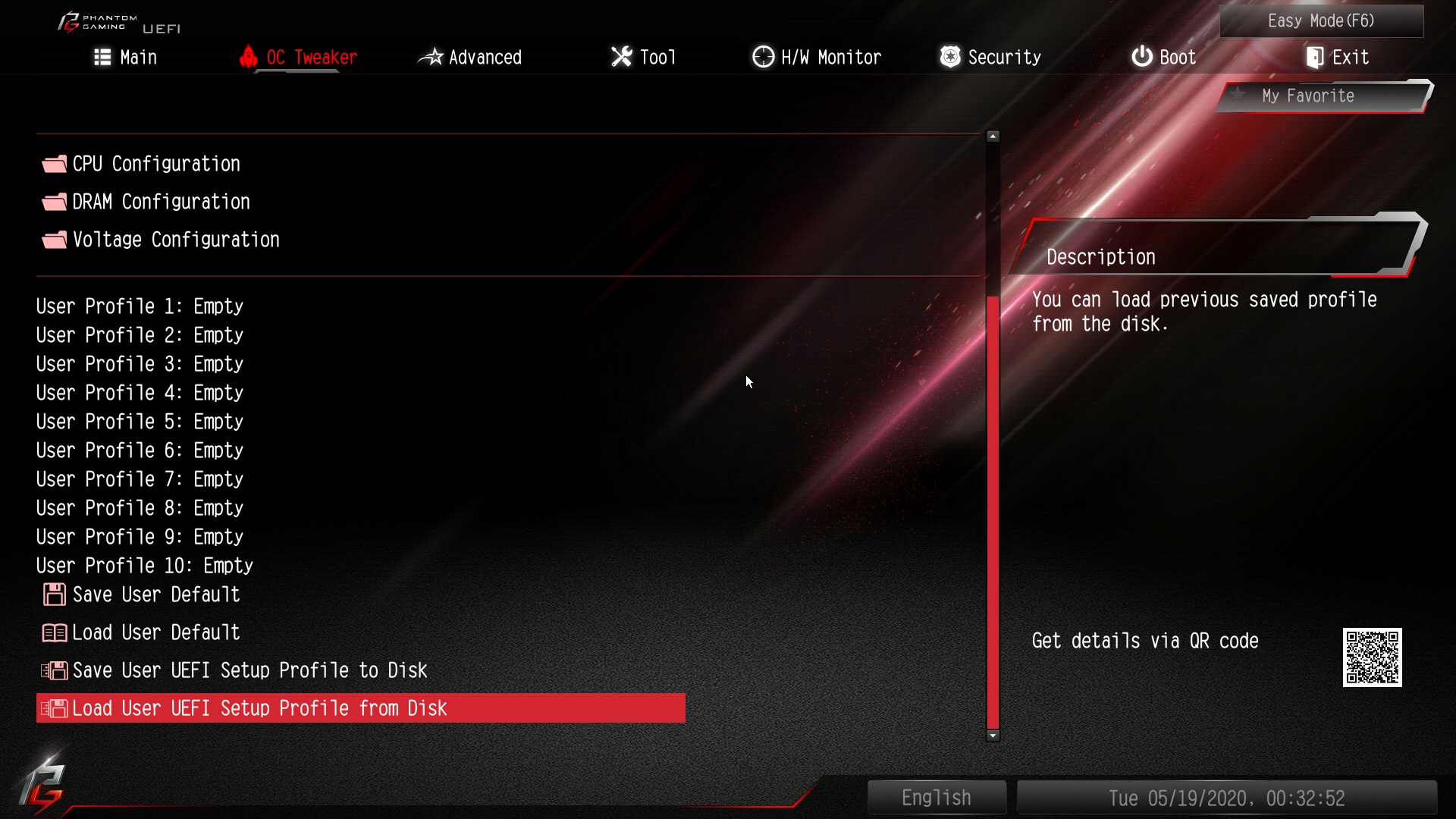Image resolution: width=1456 pixels, height=819 pixels.
Task: Choose the Exit tab
Action: 1337,58
